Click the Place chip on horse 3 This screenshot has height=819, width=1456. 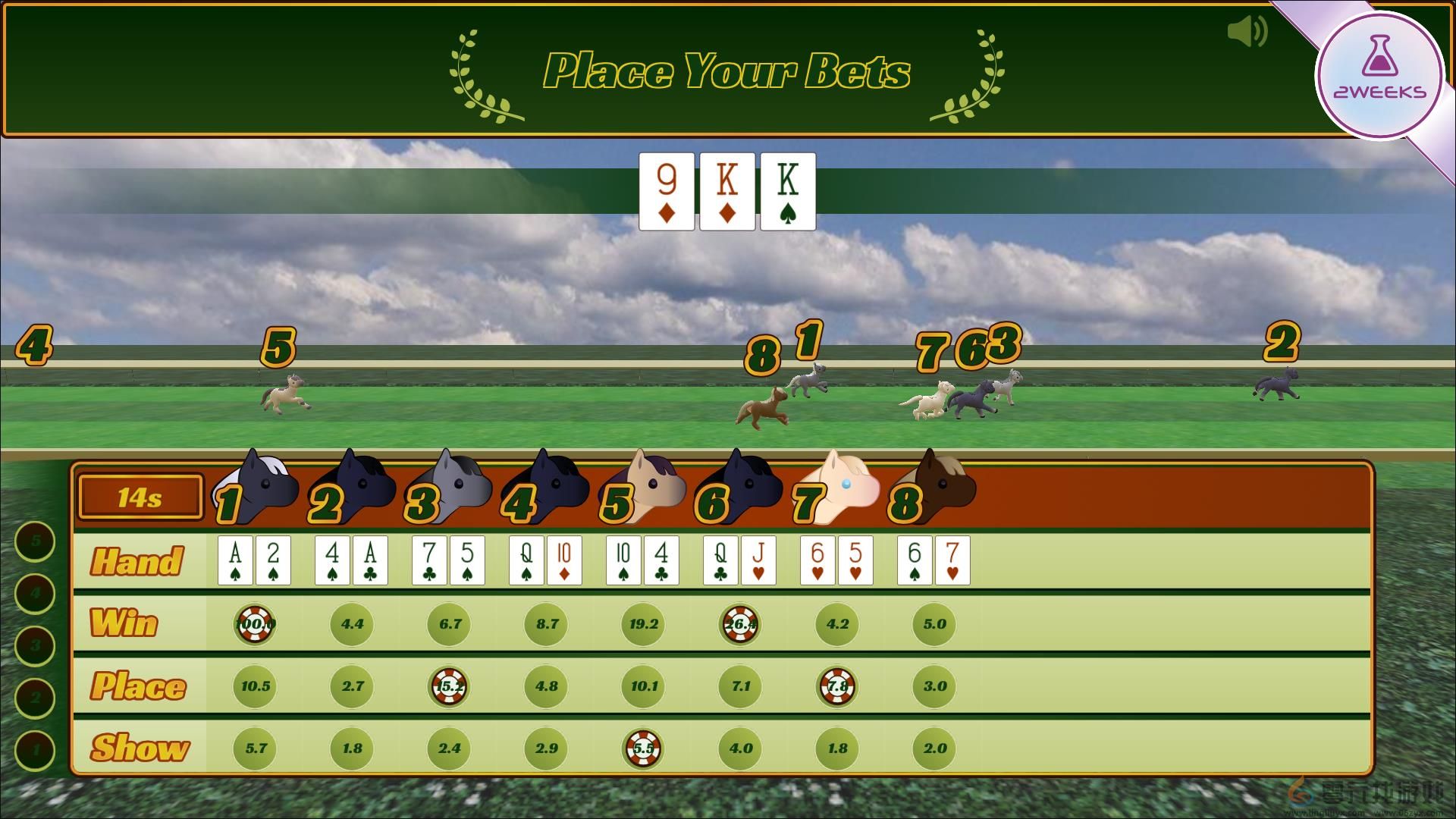[449, 686]
